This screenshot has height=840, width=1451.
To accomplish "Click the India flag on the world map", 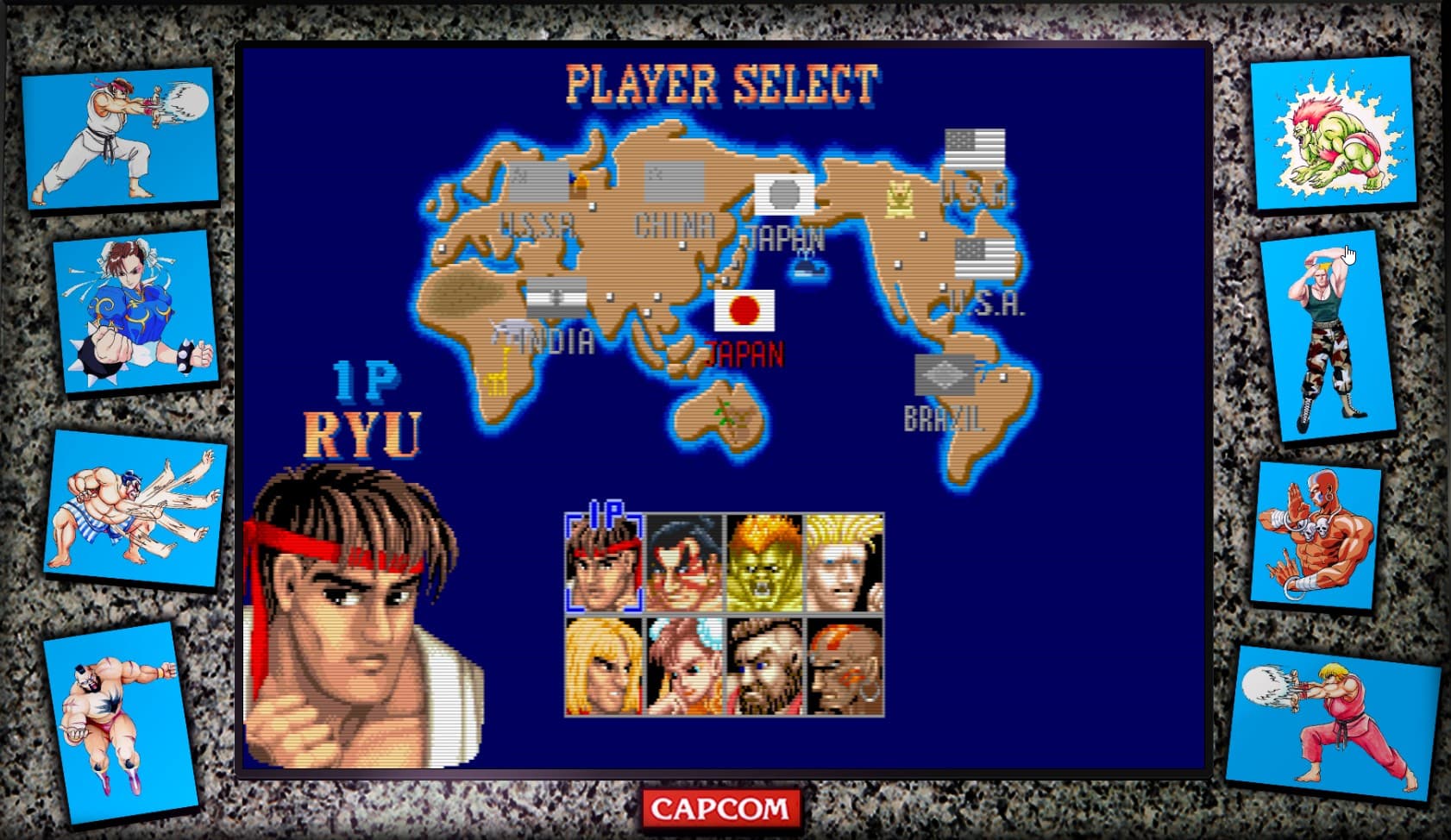I will coord(556,297).
